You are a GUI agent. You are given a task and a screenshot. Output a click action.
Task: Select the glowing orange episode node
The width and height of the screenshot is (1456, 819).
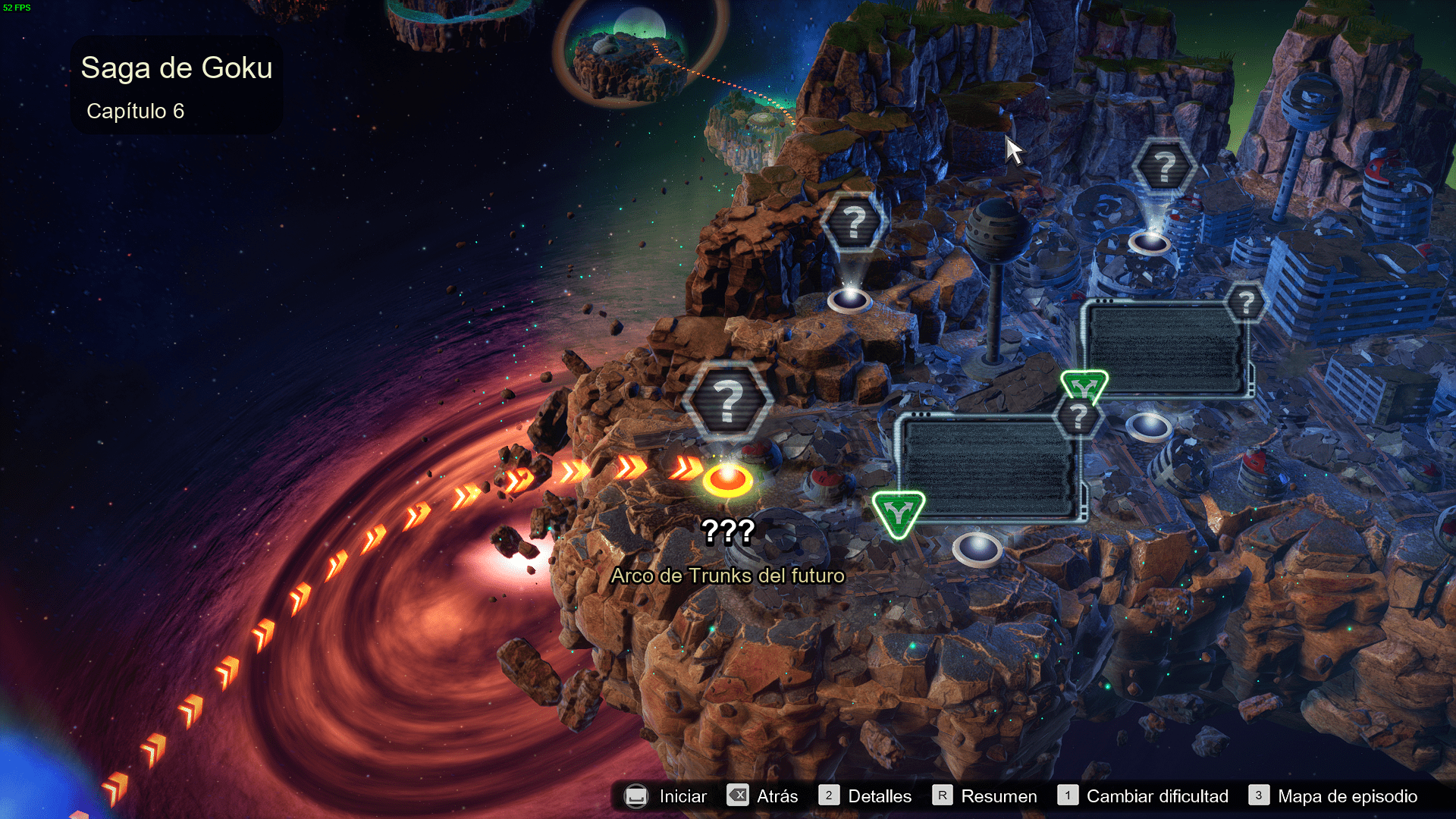tap(727, 480)
